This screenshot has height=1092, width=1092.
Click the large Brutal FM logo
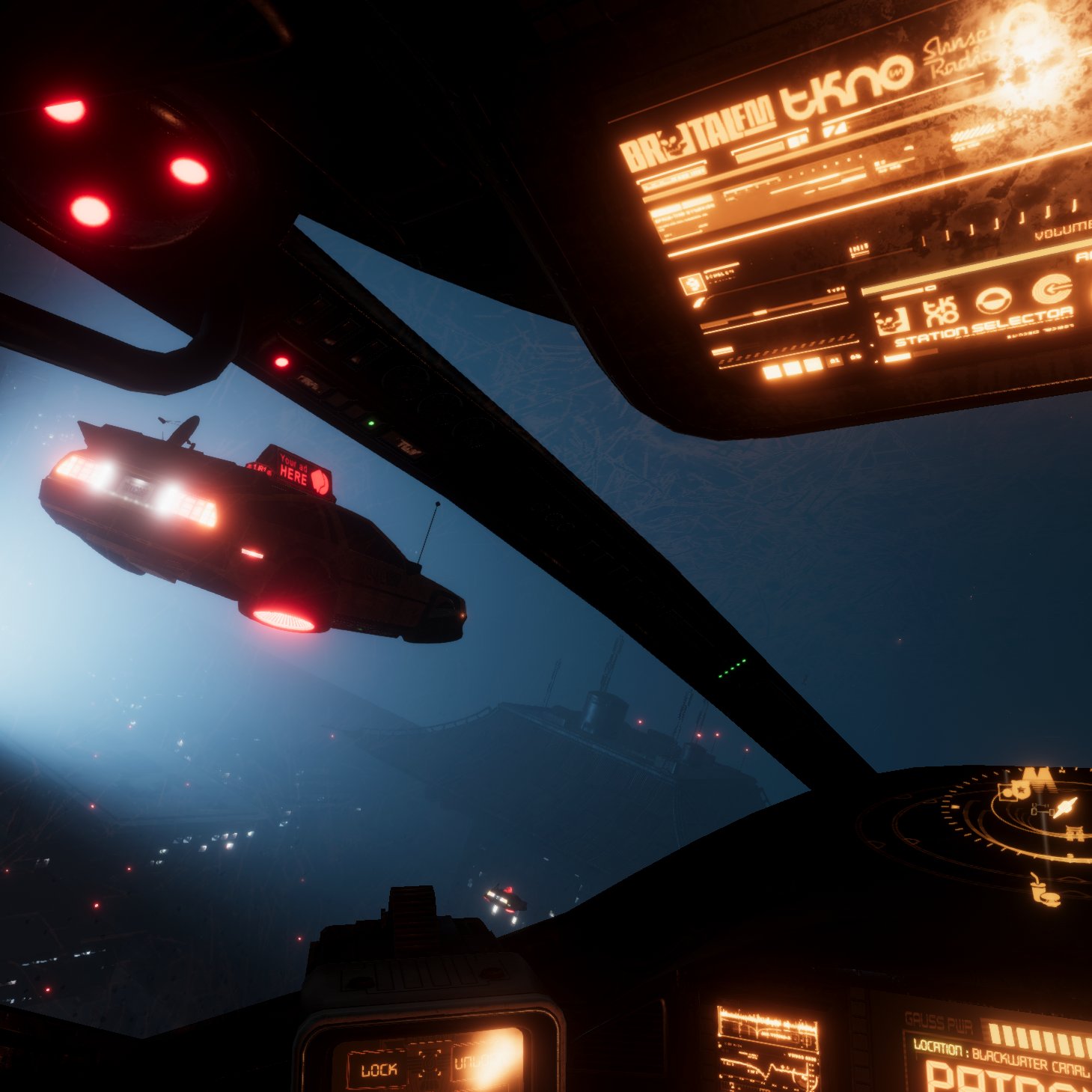pyautogui.click(x=695, y=142)
